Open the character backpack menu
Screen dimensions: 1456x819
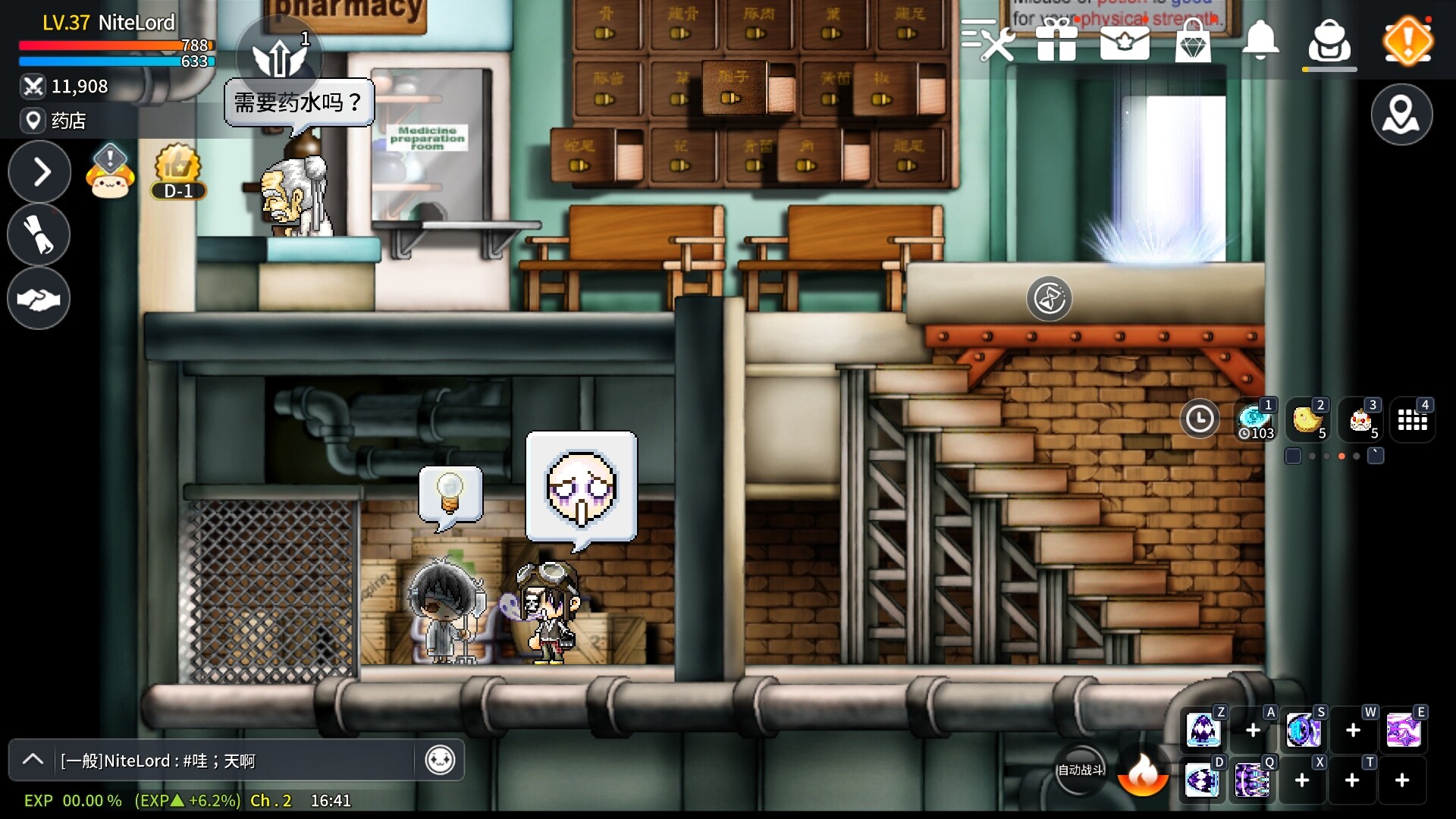(x=1329, y=41)
